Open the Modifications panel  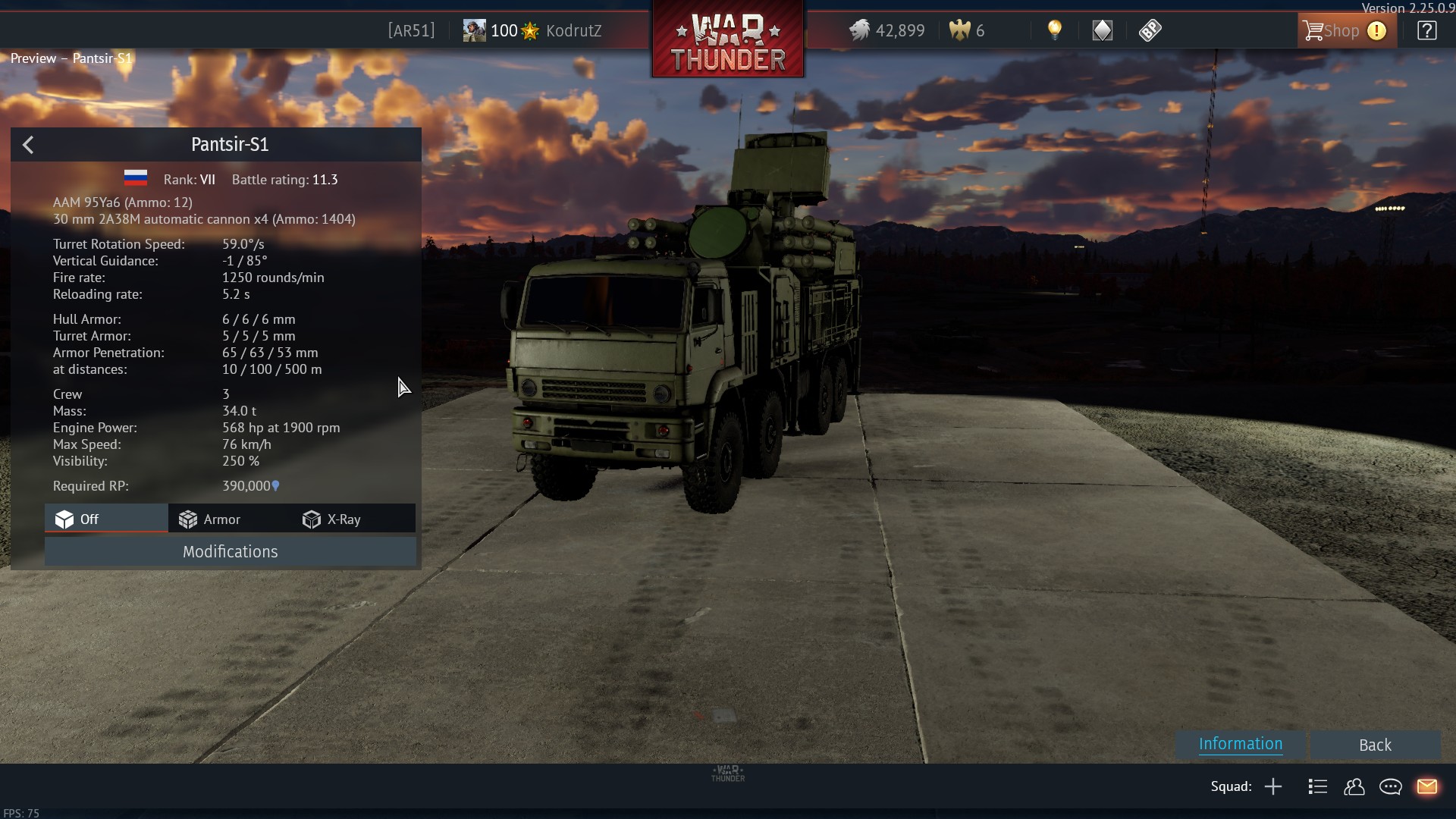230,551
